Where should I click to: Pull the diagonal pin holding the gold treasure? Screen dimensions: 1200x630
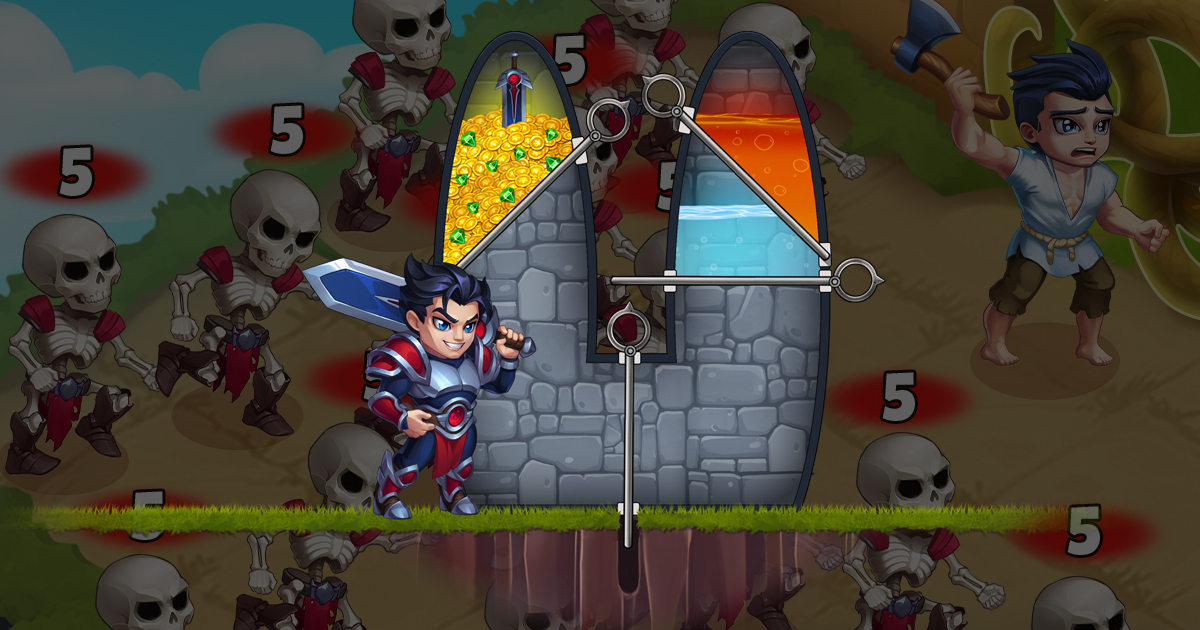point(608,122)
